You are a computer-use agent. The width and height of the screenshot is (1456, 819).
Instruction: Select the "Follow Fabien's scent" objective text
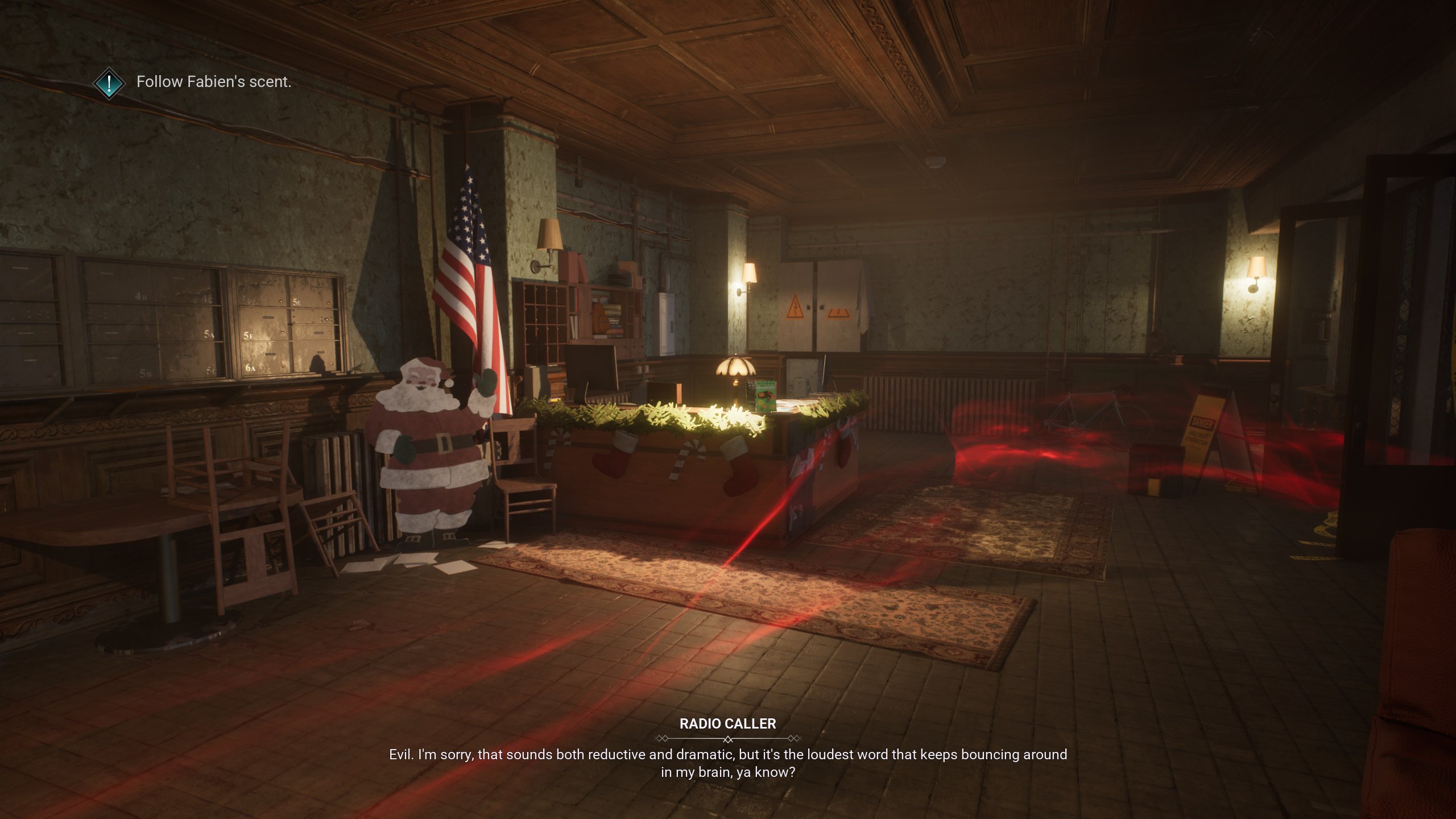(x=214, y=82)
